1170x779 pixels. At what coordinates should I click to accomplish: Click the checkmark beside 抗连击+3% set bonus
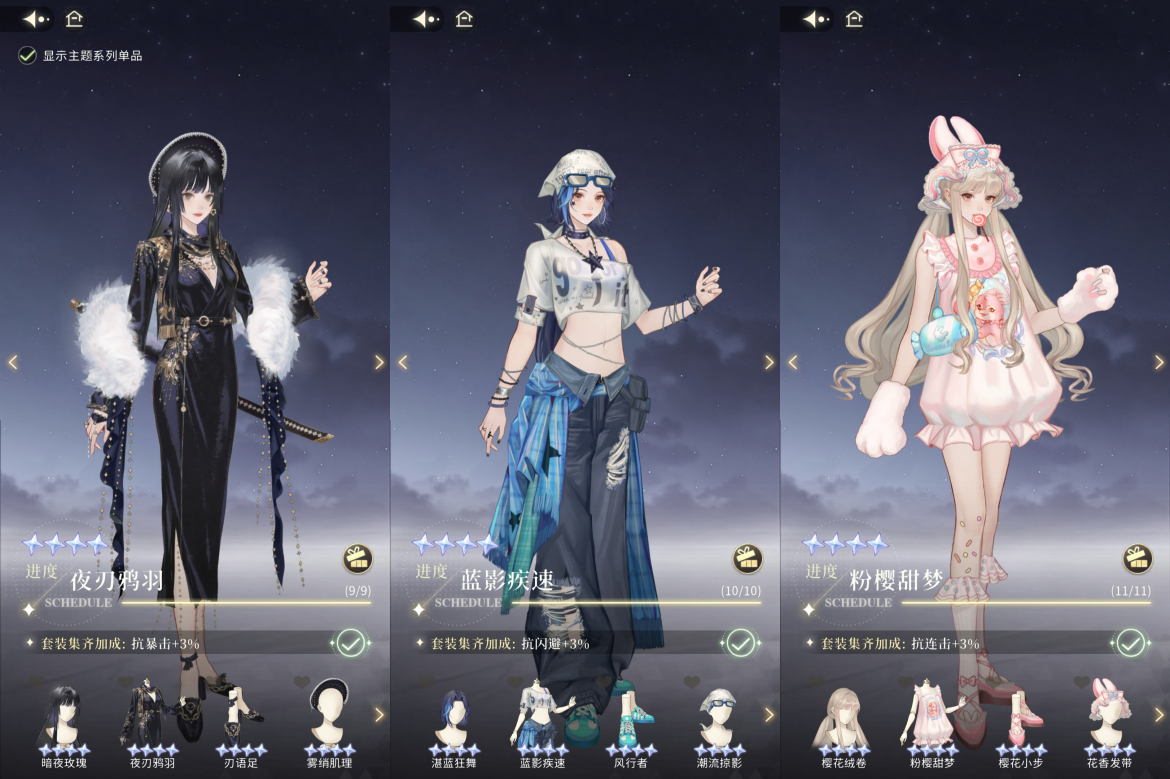tap(1130, 643)
